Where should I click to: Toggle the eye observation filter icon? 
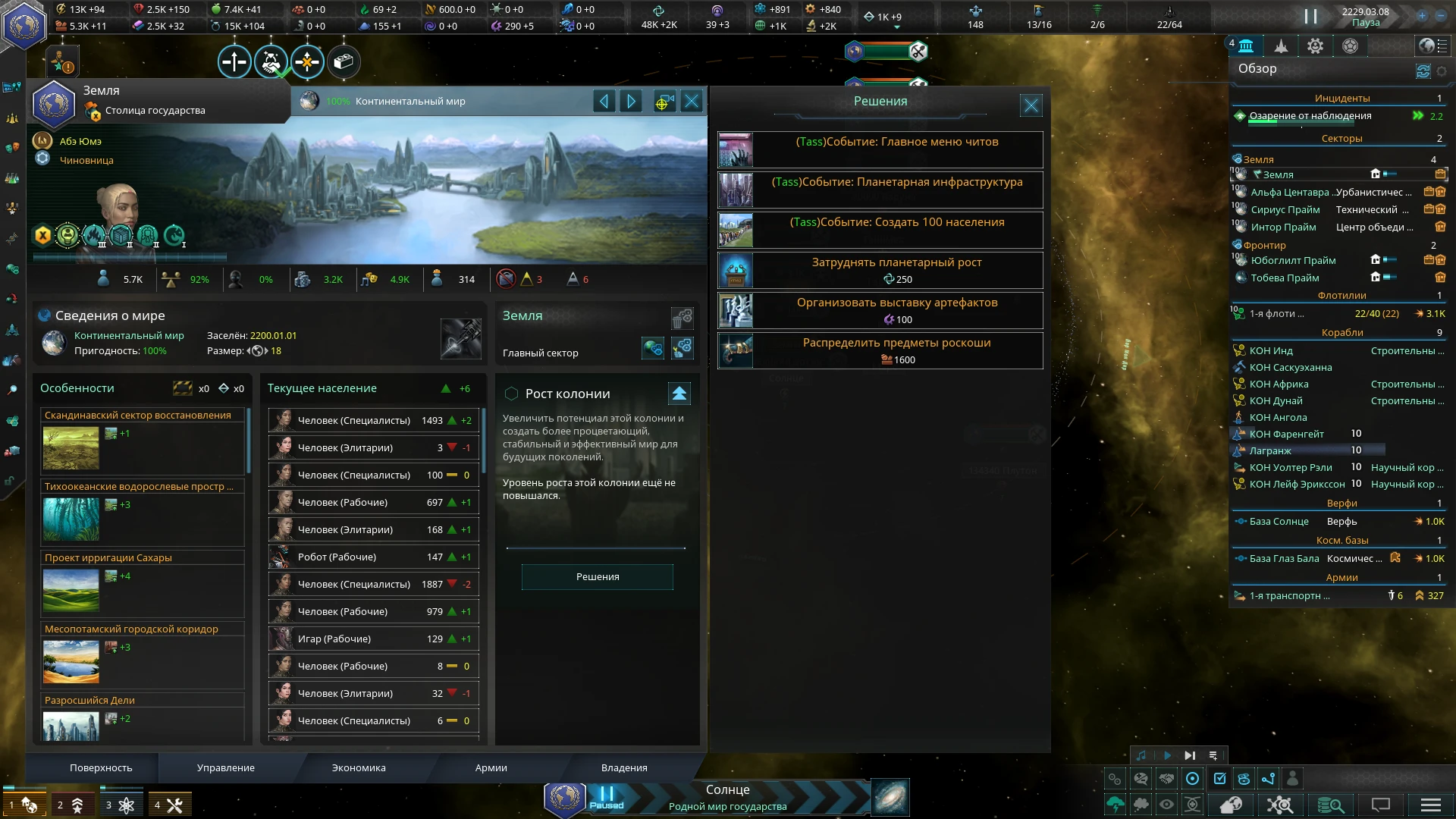1166,805
